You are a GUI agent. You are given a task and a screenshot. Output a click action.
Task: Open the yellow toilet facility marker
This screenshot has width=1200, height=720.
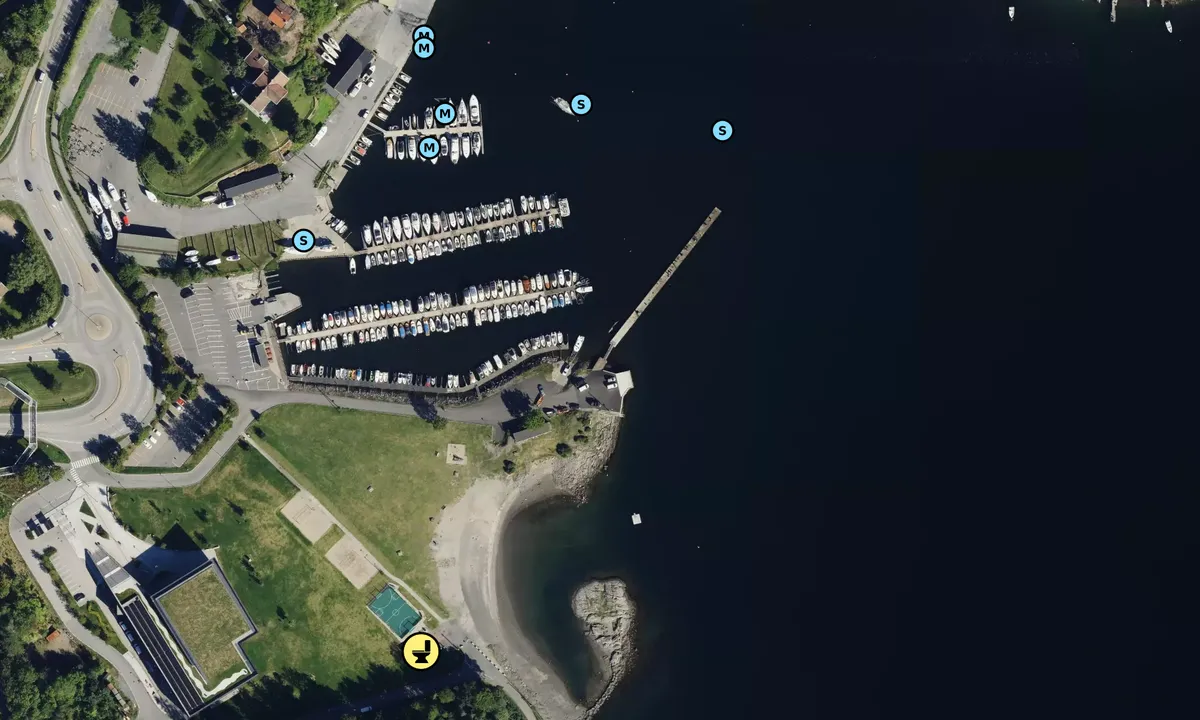tap(421, 652)
